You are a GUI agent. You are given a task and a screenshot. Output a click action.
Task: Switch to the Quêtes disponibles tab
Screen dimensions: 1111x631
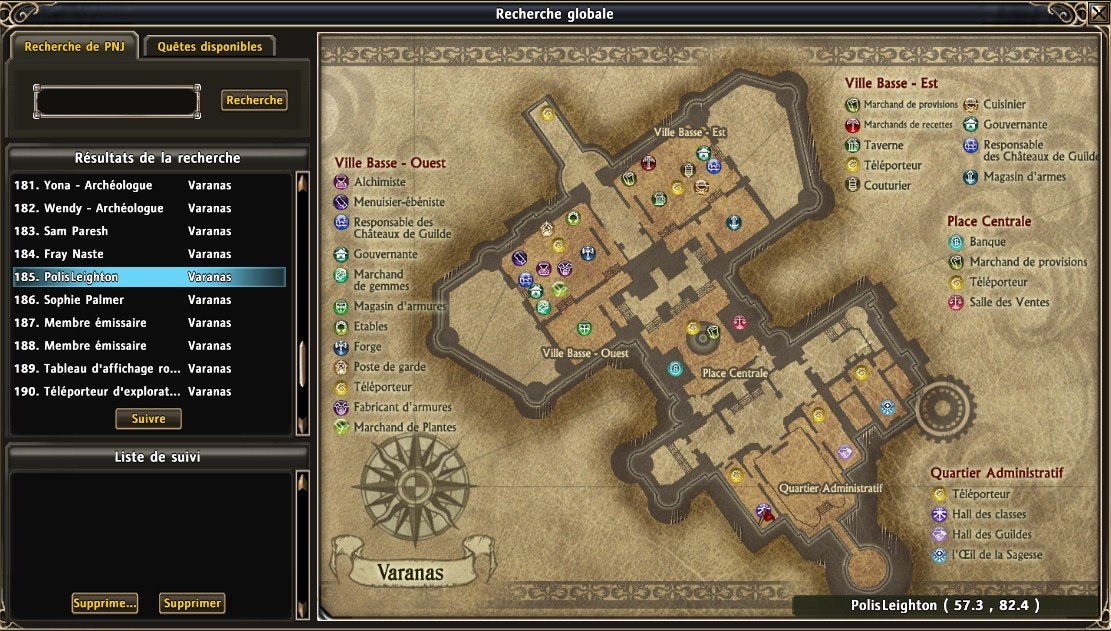[210, 46]
